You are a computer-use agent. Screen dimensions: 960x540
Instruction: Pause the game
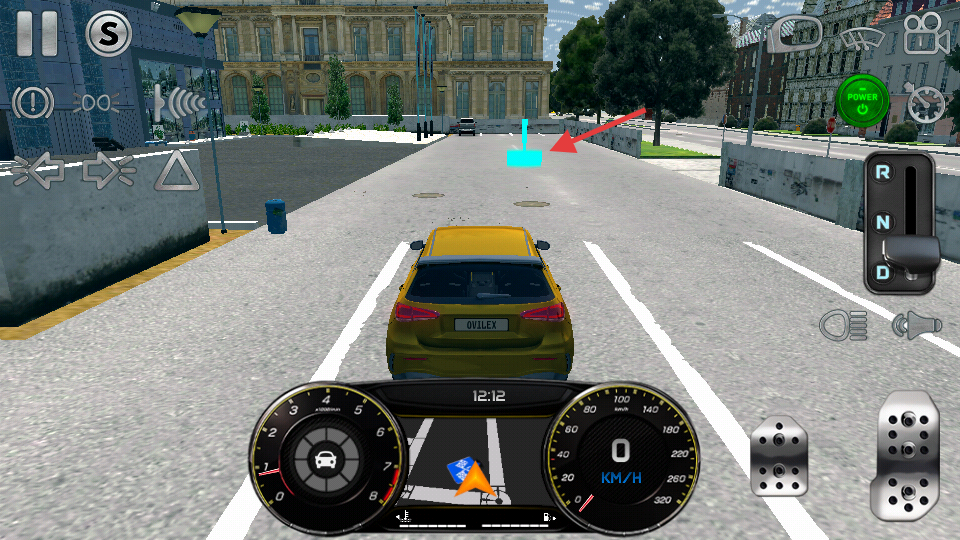tap(37, 33)
